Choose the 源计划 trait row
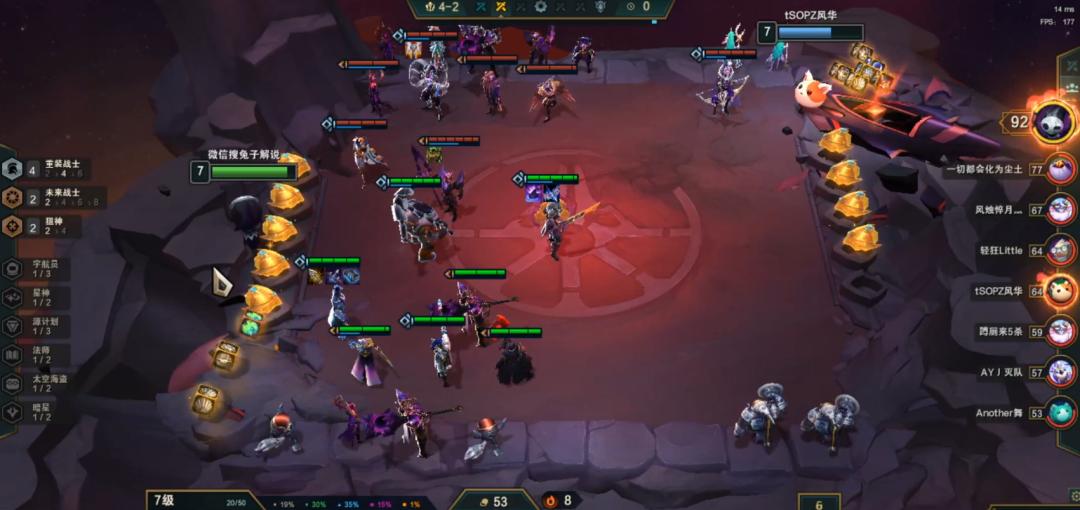 (x=40, y=326)
